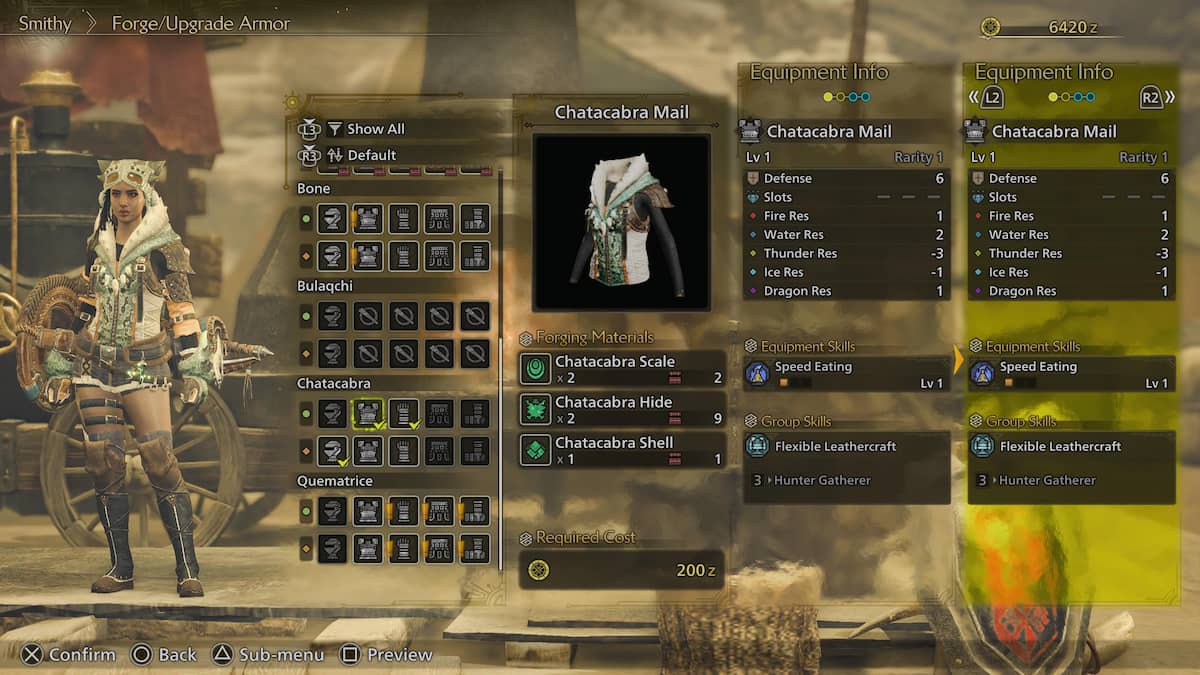The image size is (1200, 675).
Task: Inspect Flexible Leathercraft in yellow-highlighted panel
Action: [x=1072, y=447]
